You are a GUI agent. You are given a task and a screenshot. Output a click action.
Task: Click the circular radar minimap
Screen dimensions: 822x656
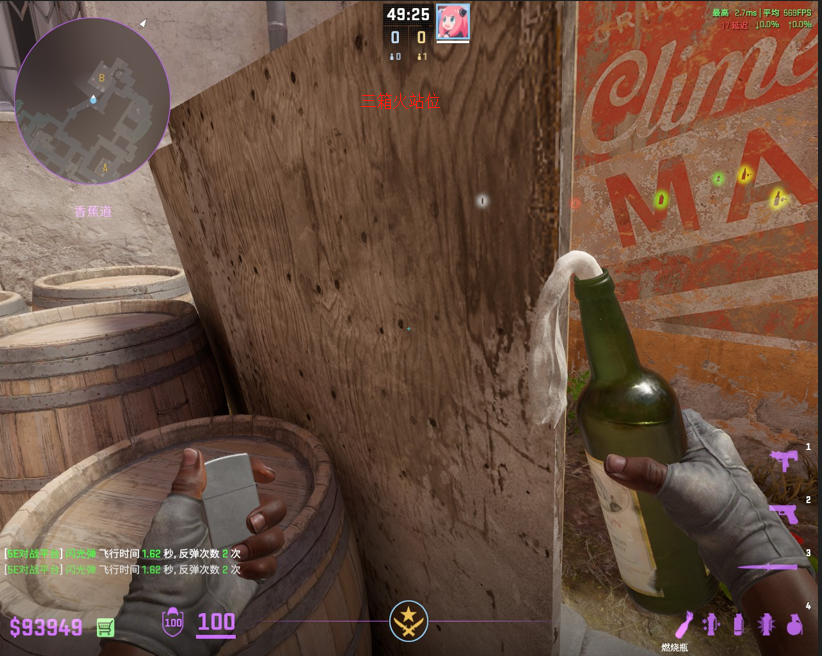[92, 100]
